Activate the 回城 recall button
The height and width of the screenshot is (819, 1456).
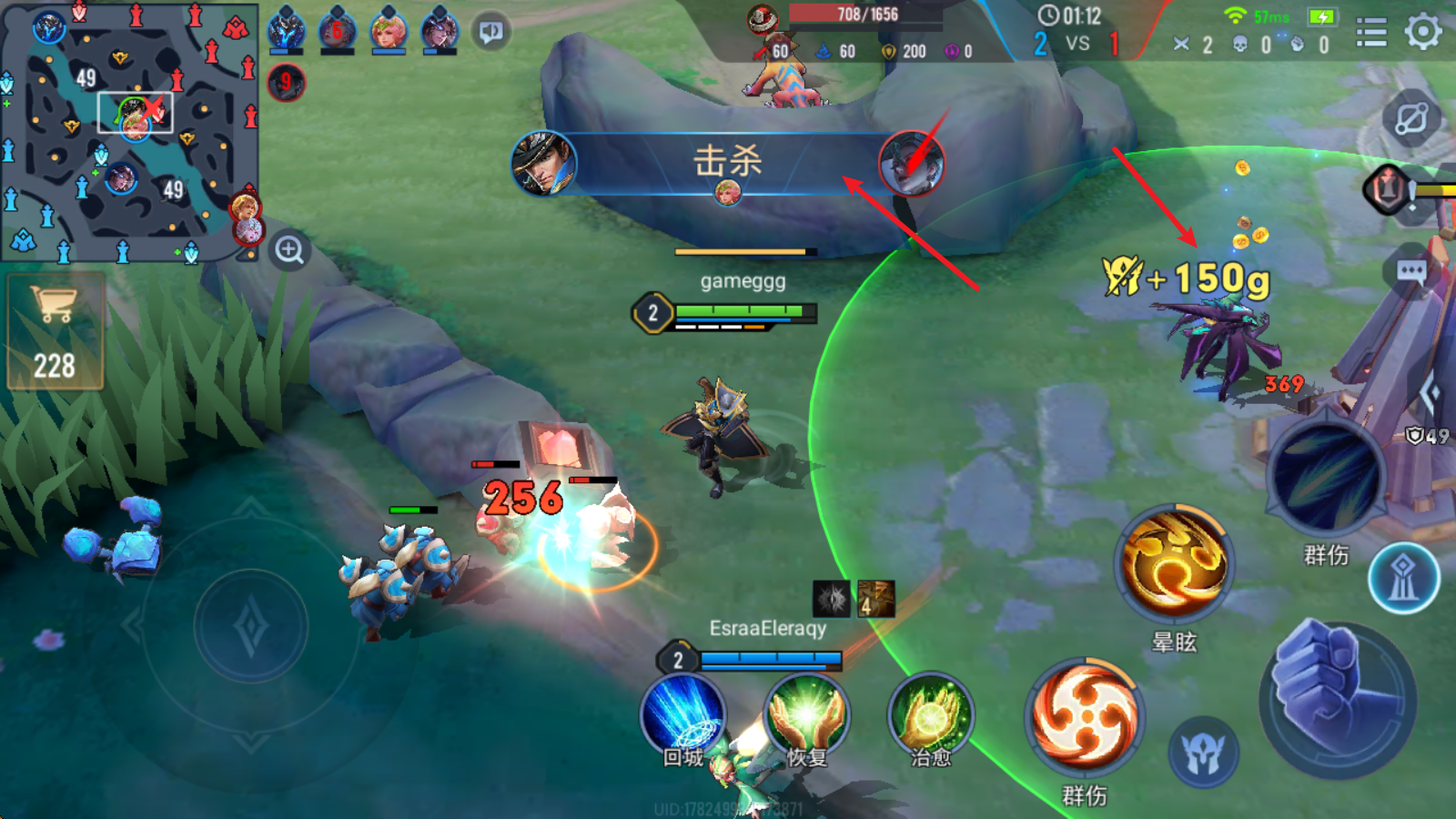683,716
